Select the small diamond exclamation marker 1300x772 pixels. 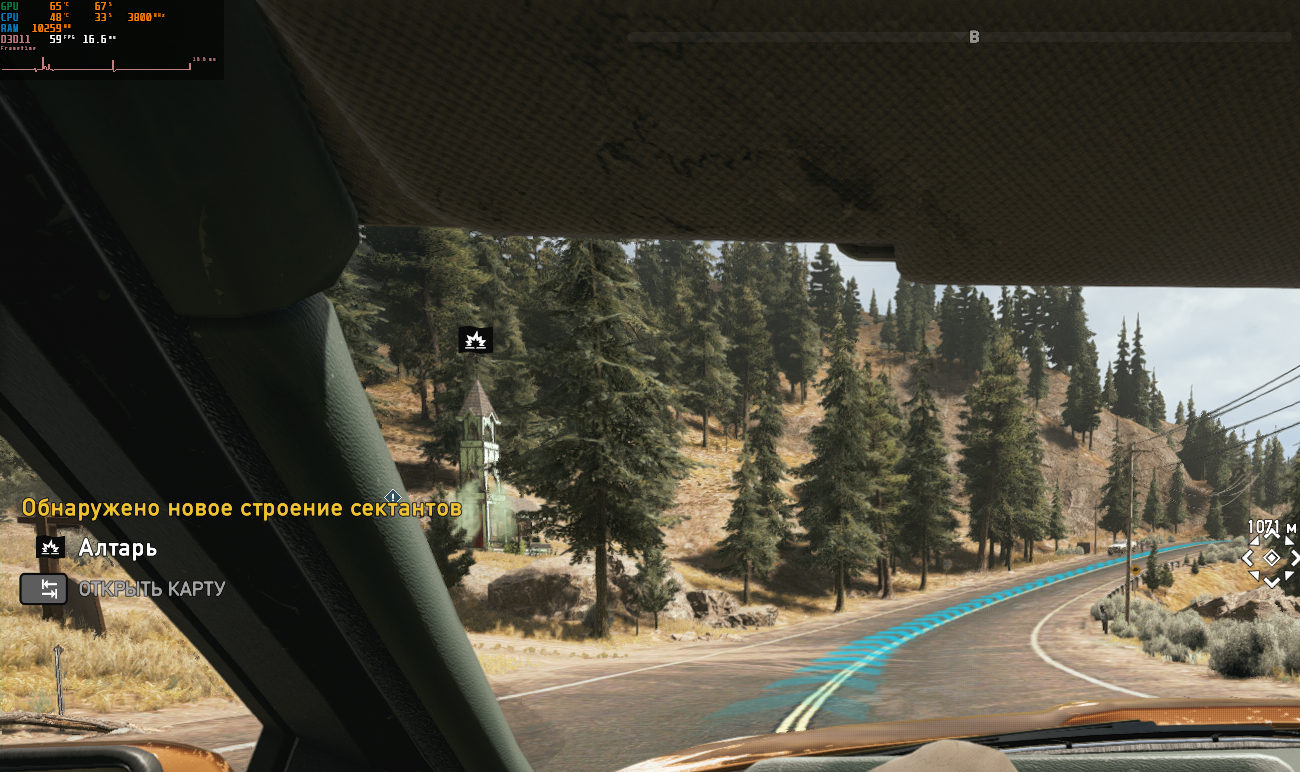point(393,497)
